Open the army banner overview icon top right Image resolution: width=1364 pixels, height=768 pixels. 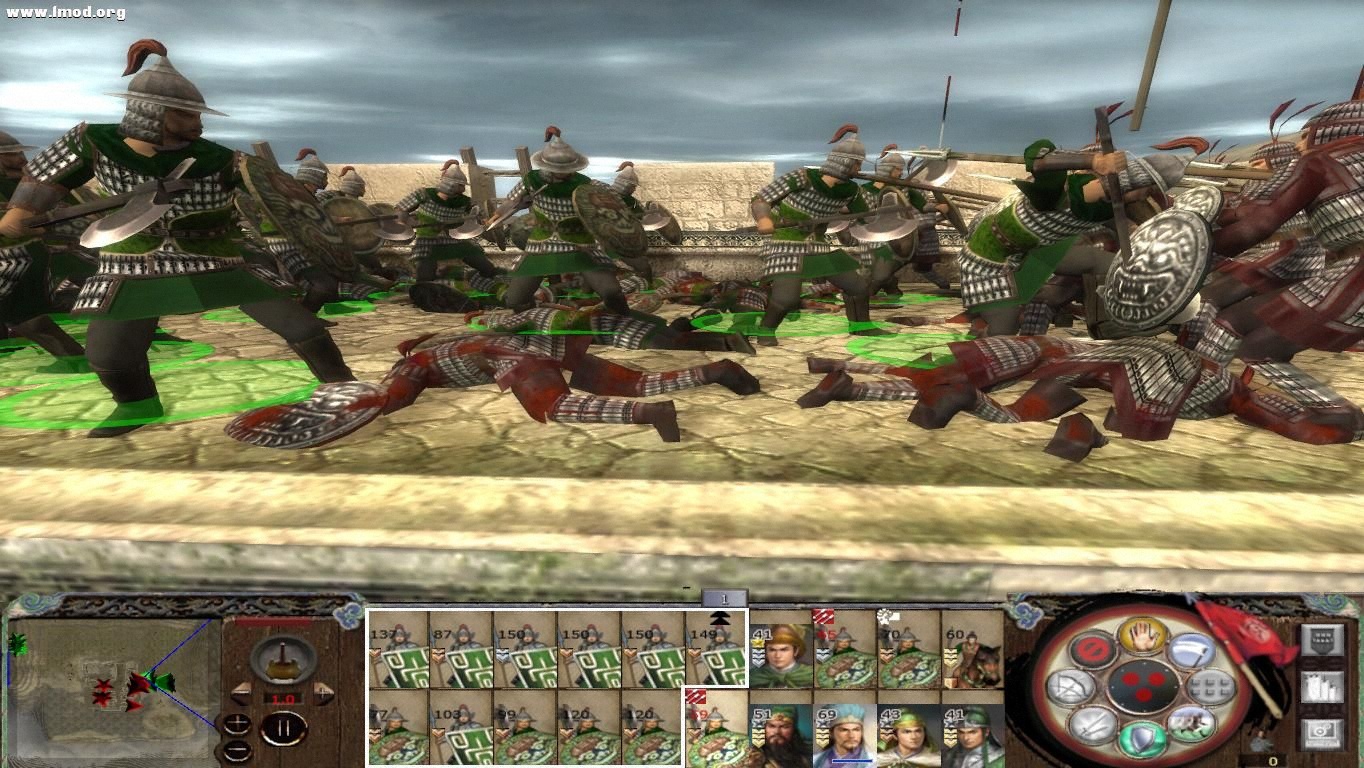[1322, 639]
